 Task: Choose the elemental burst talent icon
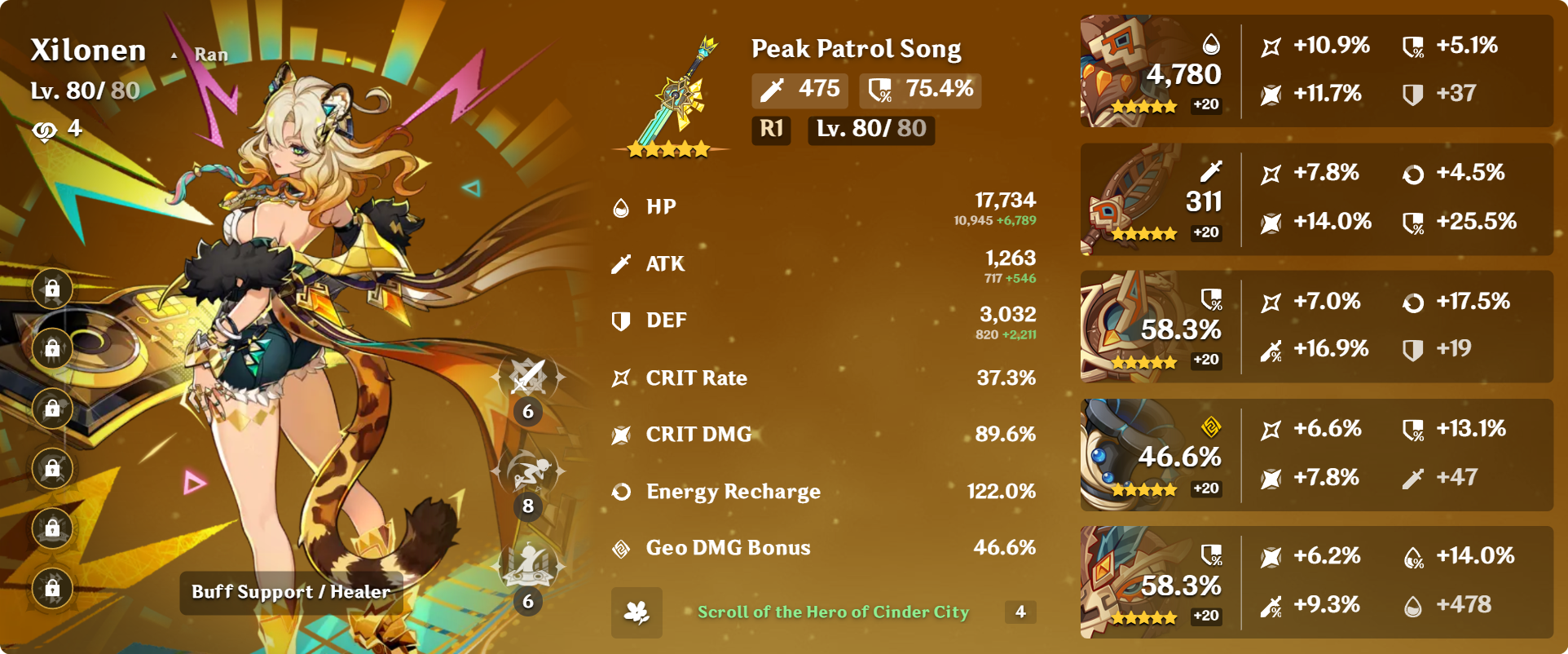coord(528,565)
